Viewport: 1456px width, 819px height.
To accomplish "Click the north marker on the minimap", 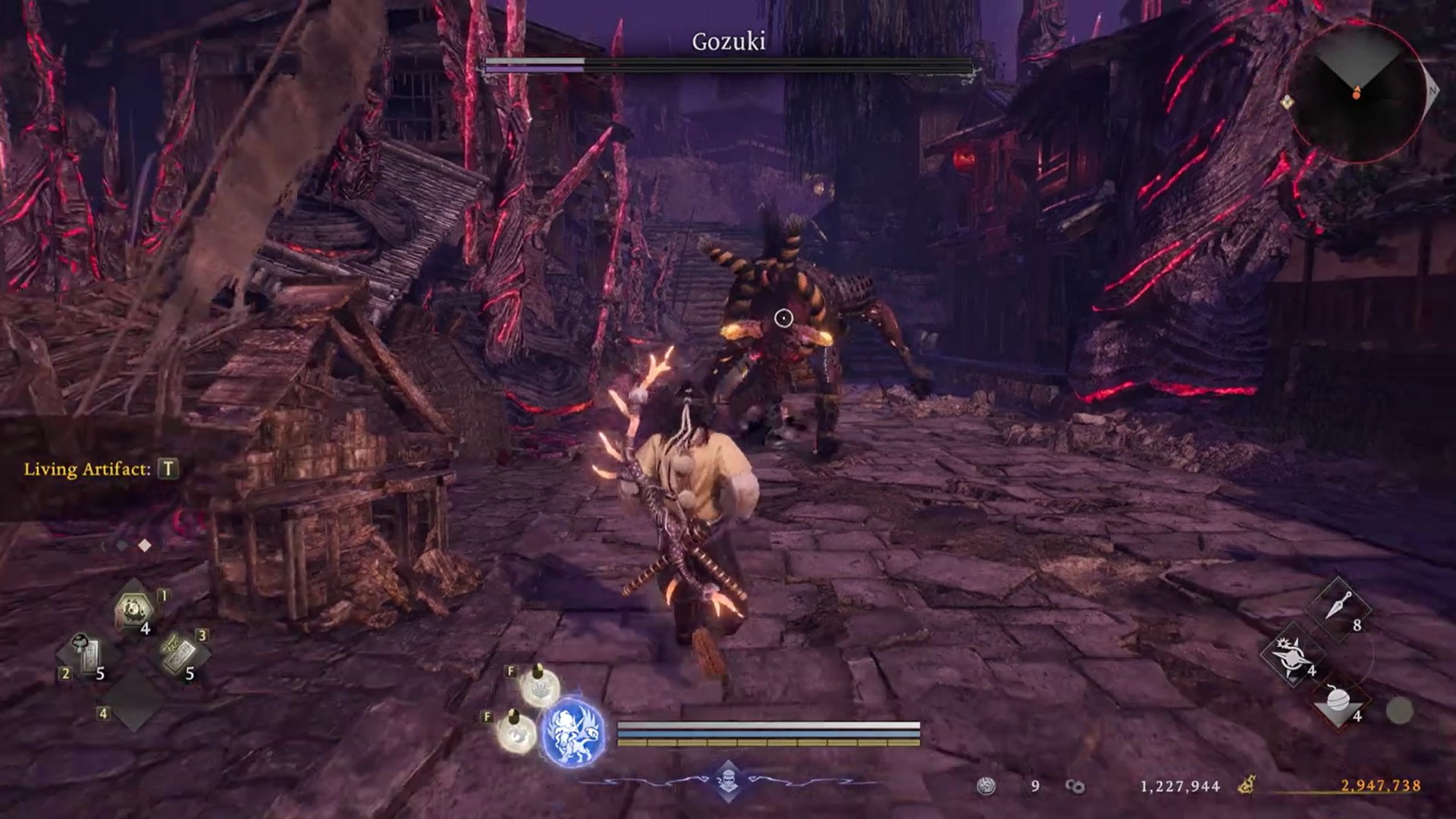I will pyautogui.click(x=1431, y=89).
